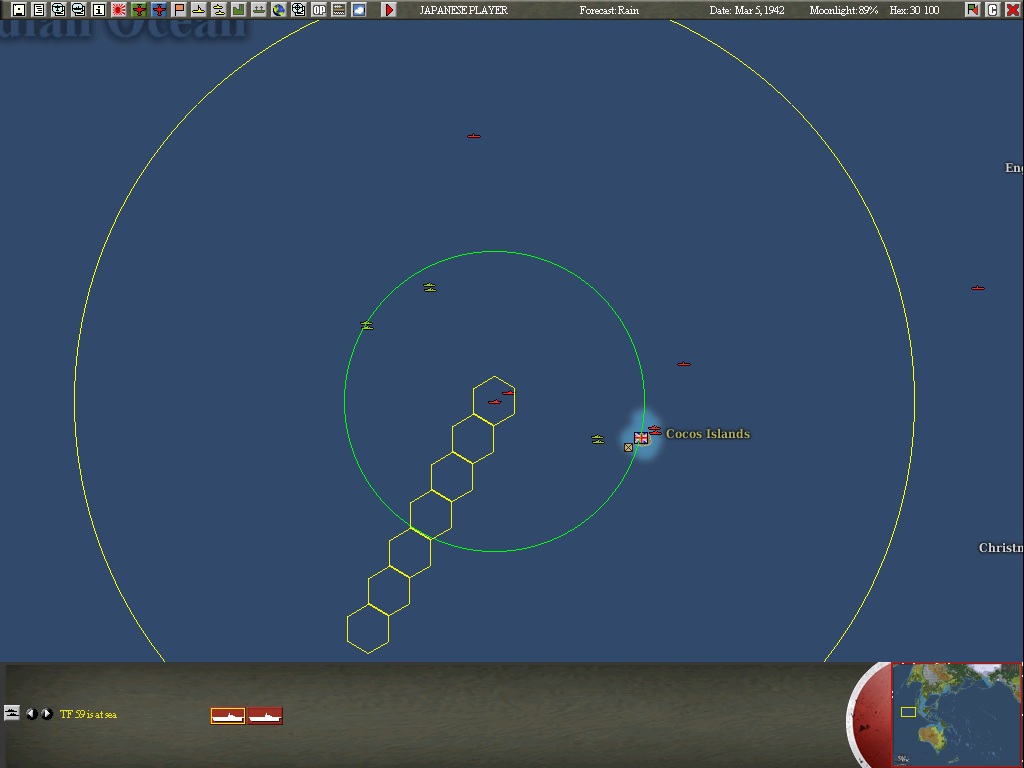The width and height of the screenshot is (1024, 768).
Task: Open the OP toolbar button
Action: point(319,10)
